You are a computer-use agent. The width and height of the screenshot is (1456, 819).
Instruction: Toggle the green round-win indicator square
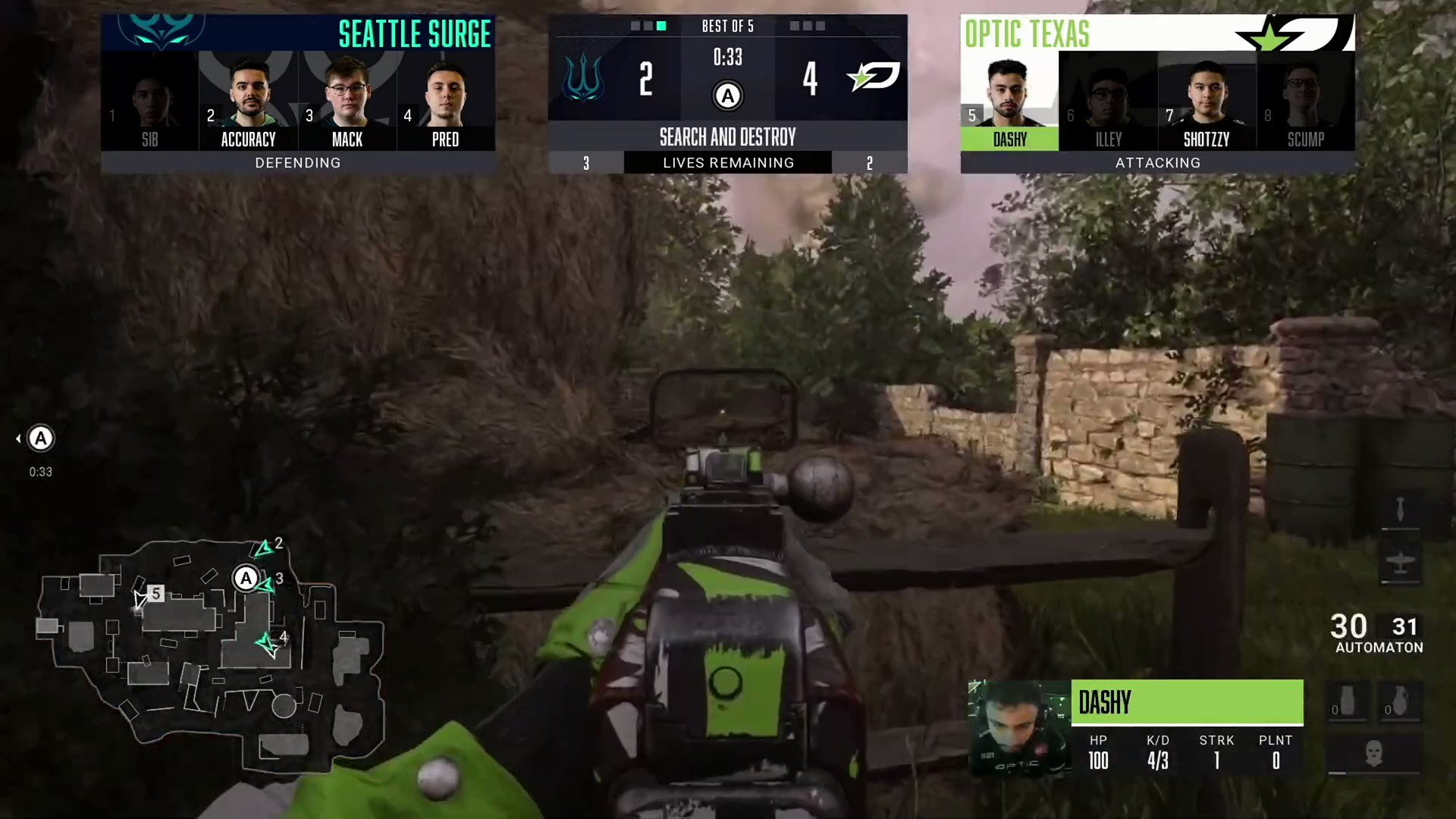point(661,26)
